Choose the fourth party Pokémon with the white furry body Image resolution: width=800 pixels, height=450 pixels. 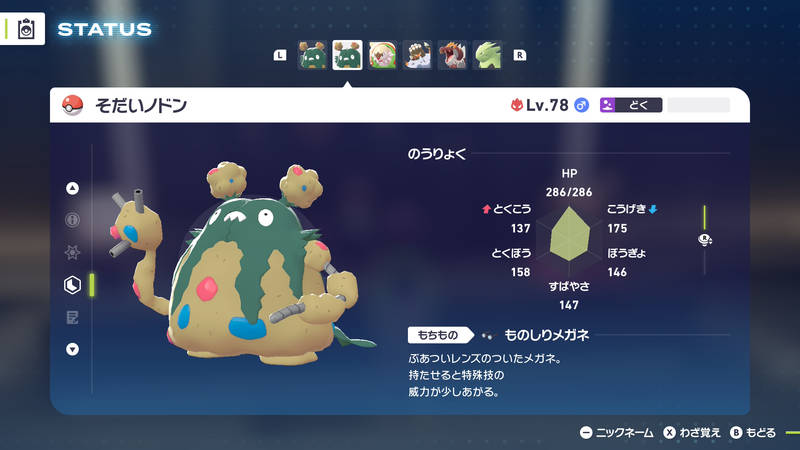coord(417,55)
